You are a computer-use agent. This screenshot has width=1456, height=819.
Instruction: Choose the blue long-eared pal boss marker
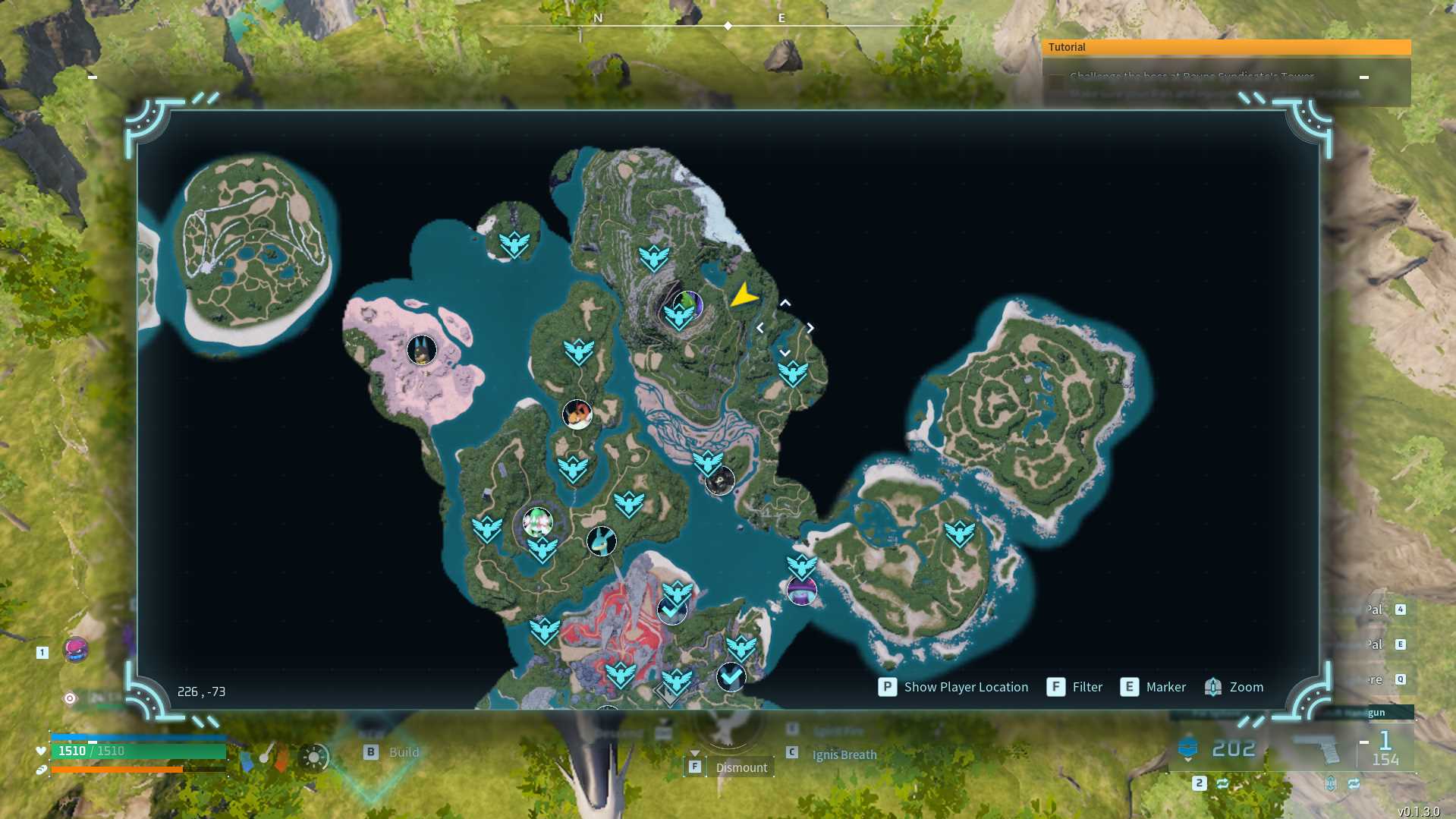602,541
